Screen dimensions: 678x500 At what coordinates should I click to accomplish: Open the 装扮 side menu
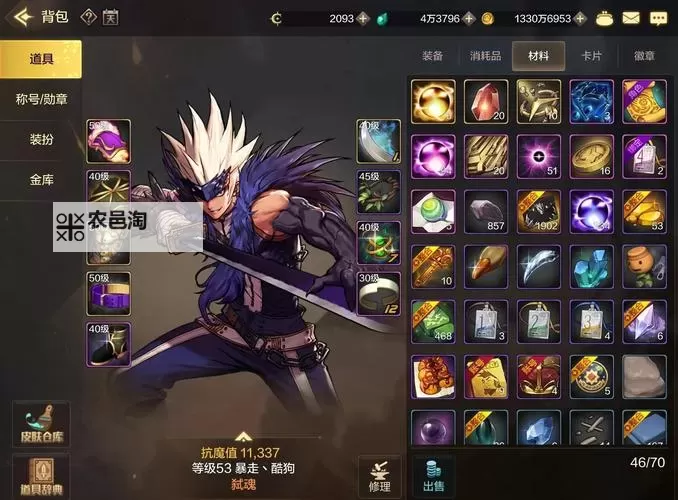[41, 140]
